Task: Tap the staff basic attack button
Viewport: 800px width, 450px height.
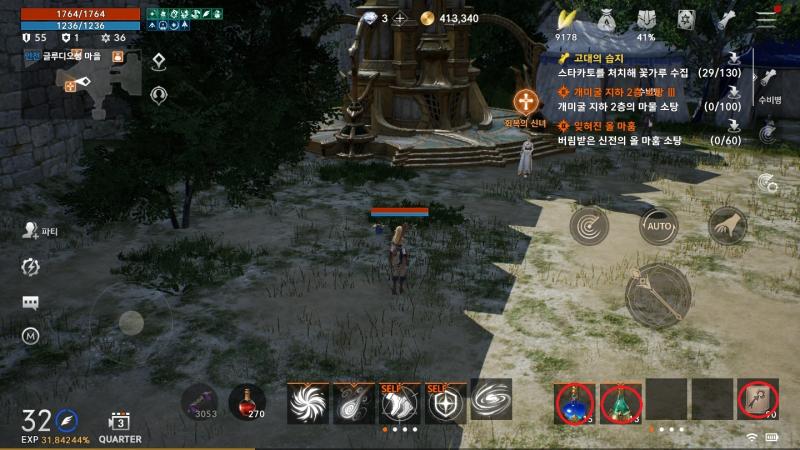Action: tap(658, 297)
